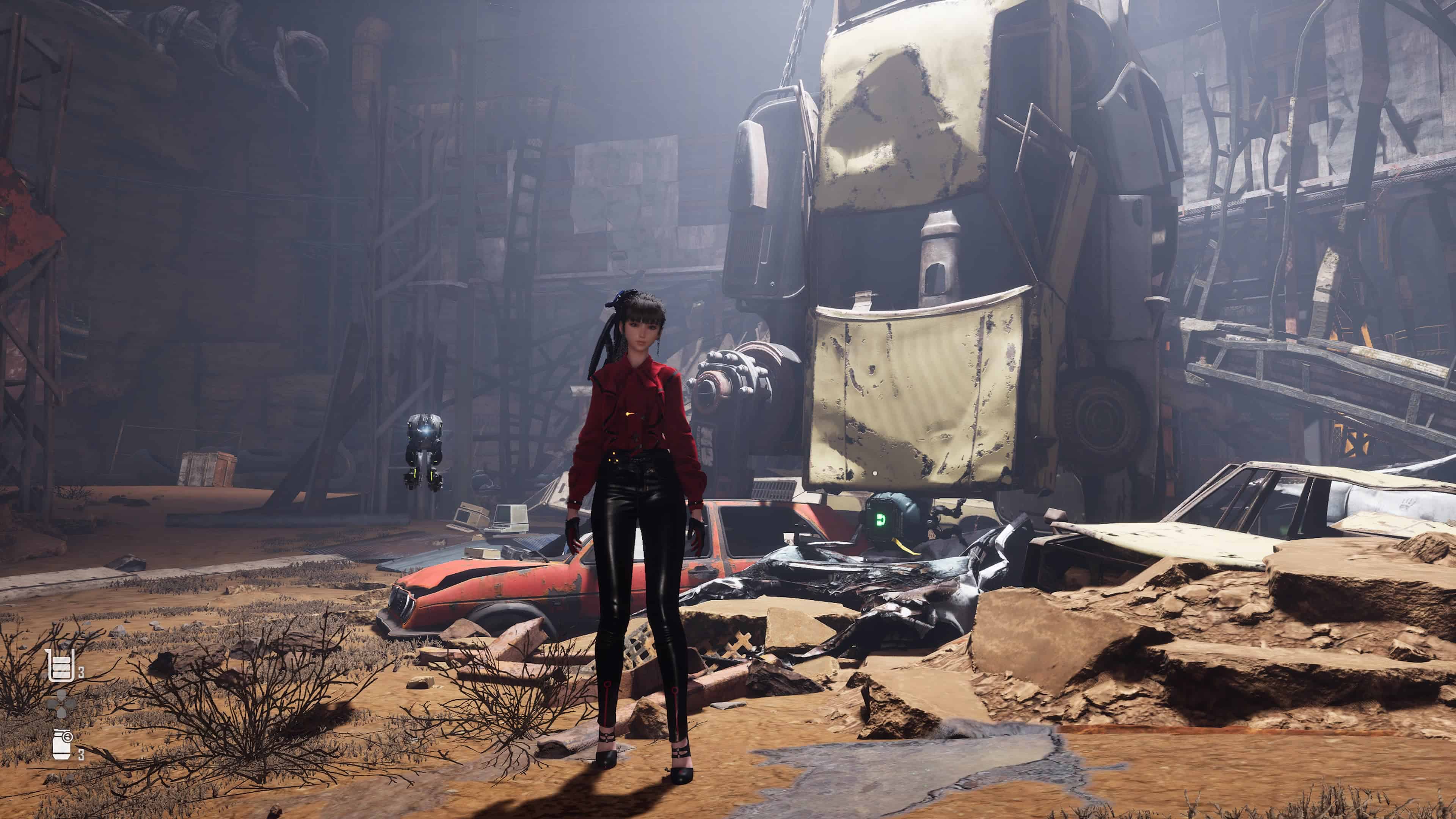
Task: Select the D-pad indicator between the item icons
Action: click(x=61, y=705)
